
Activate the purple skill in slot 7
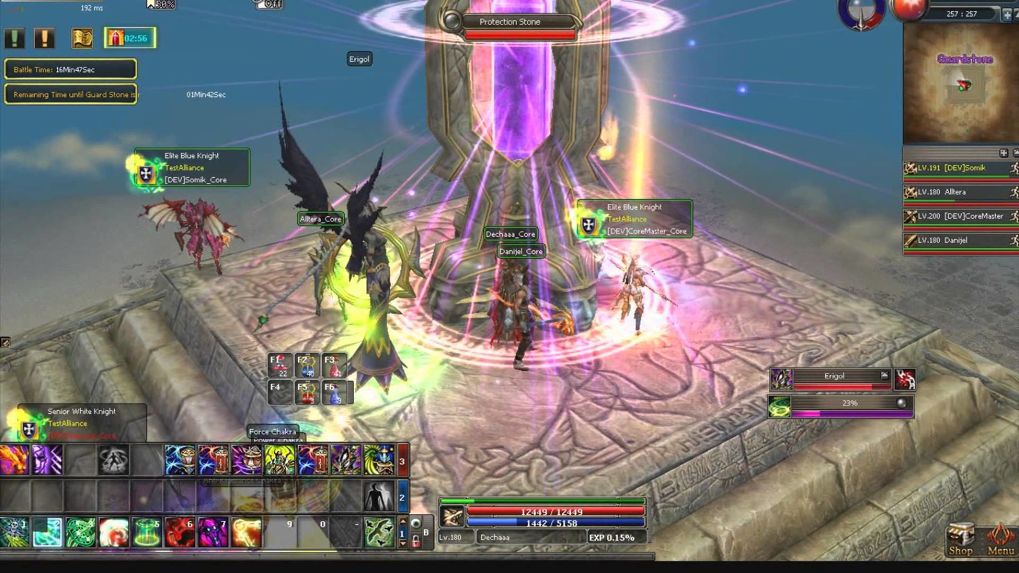(214, 532)
